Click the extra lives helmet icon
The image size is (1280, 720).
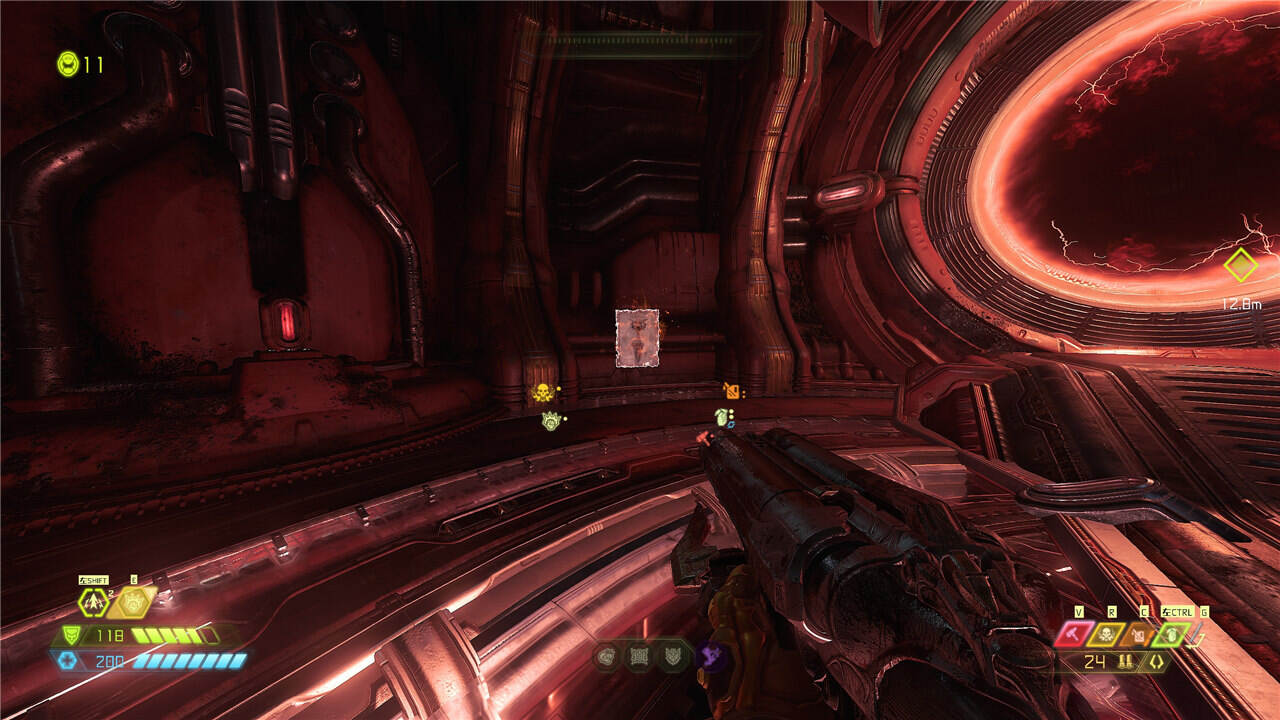[67, 64]
